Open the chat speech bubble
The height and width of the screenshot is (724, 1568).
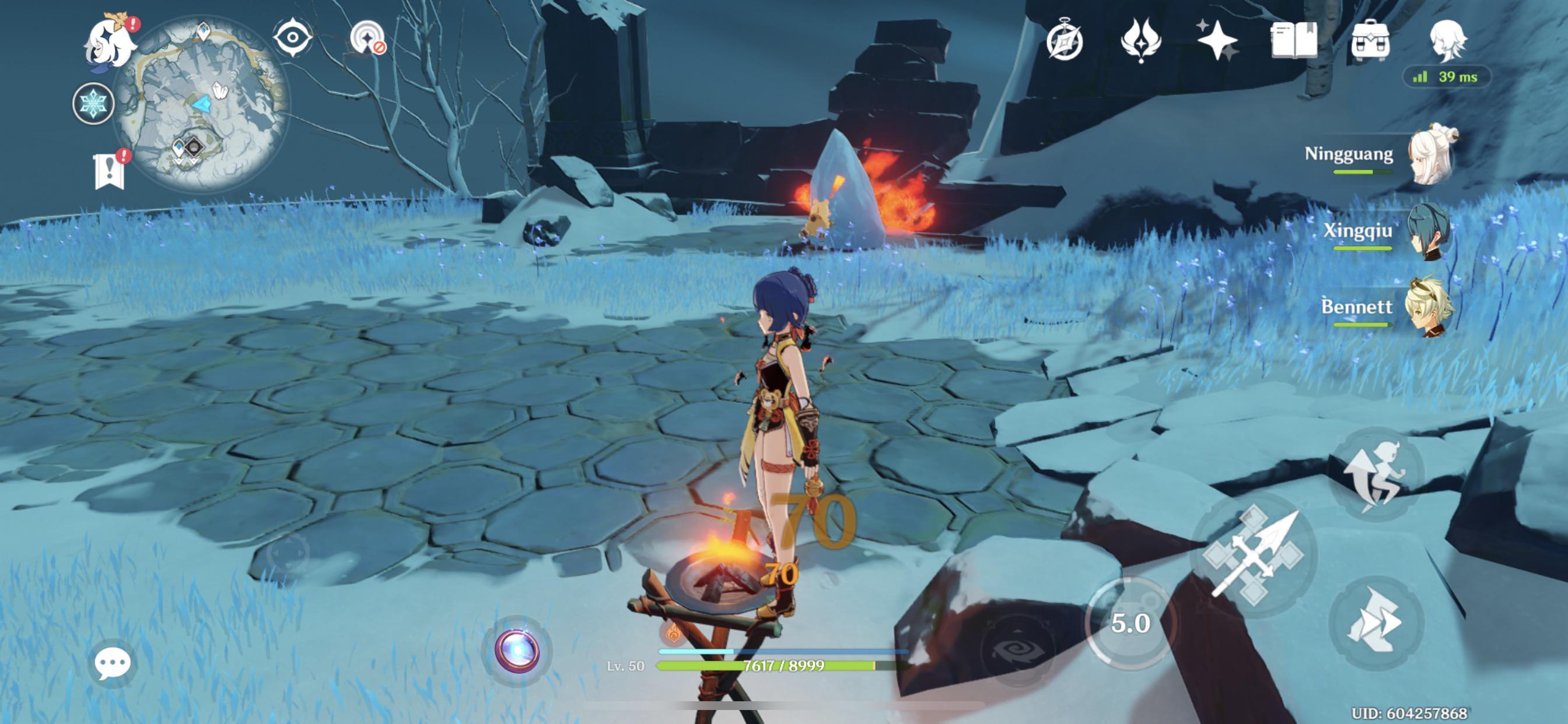[x=113, y=663]
